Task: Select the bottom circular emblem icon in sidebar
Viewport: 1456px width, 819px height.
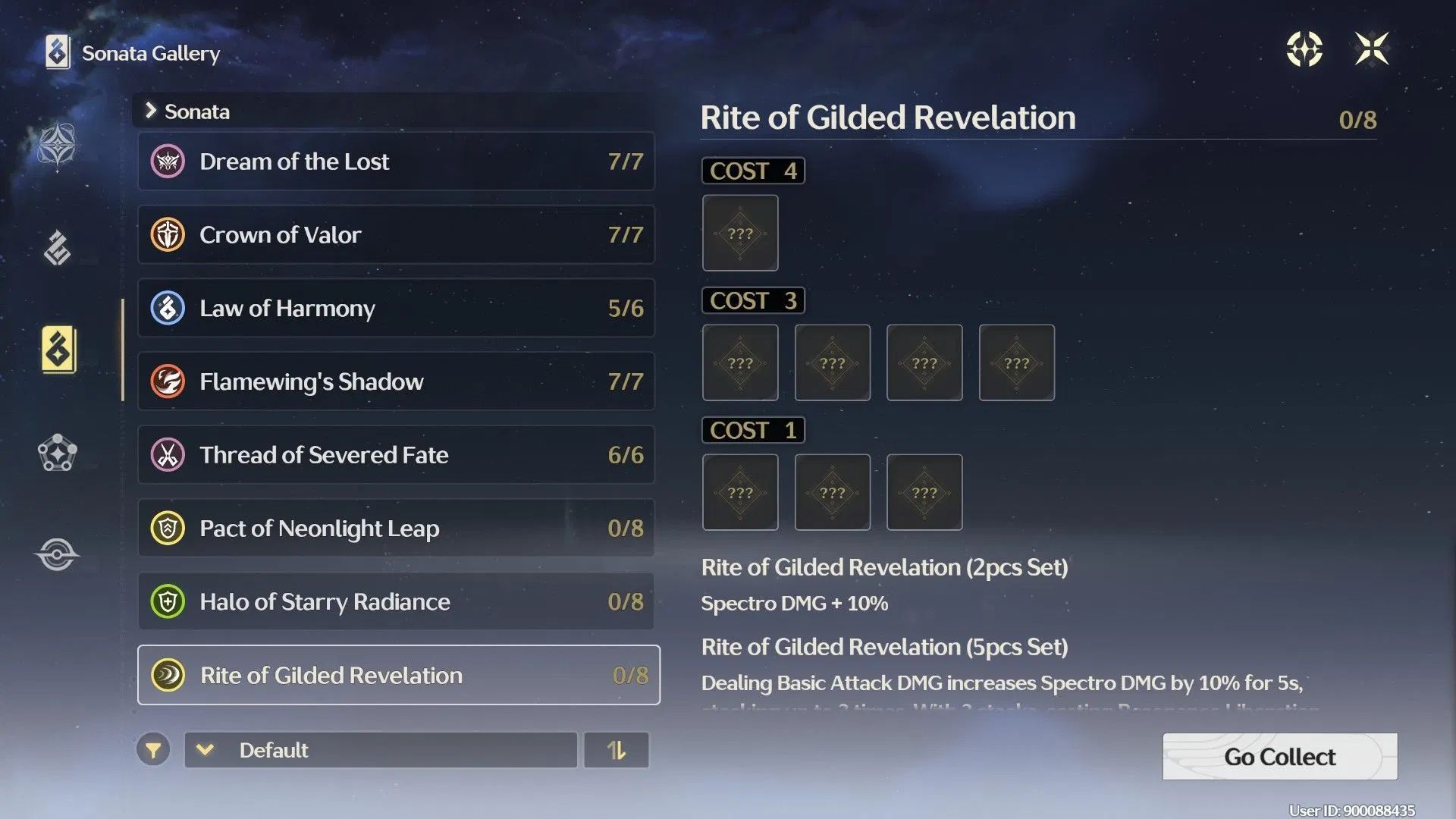Action: [57, 554]
